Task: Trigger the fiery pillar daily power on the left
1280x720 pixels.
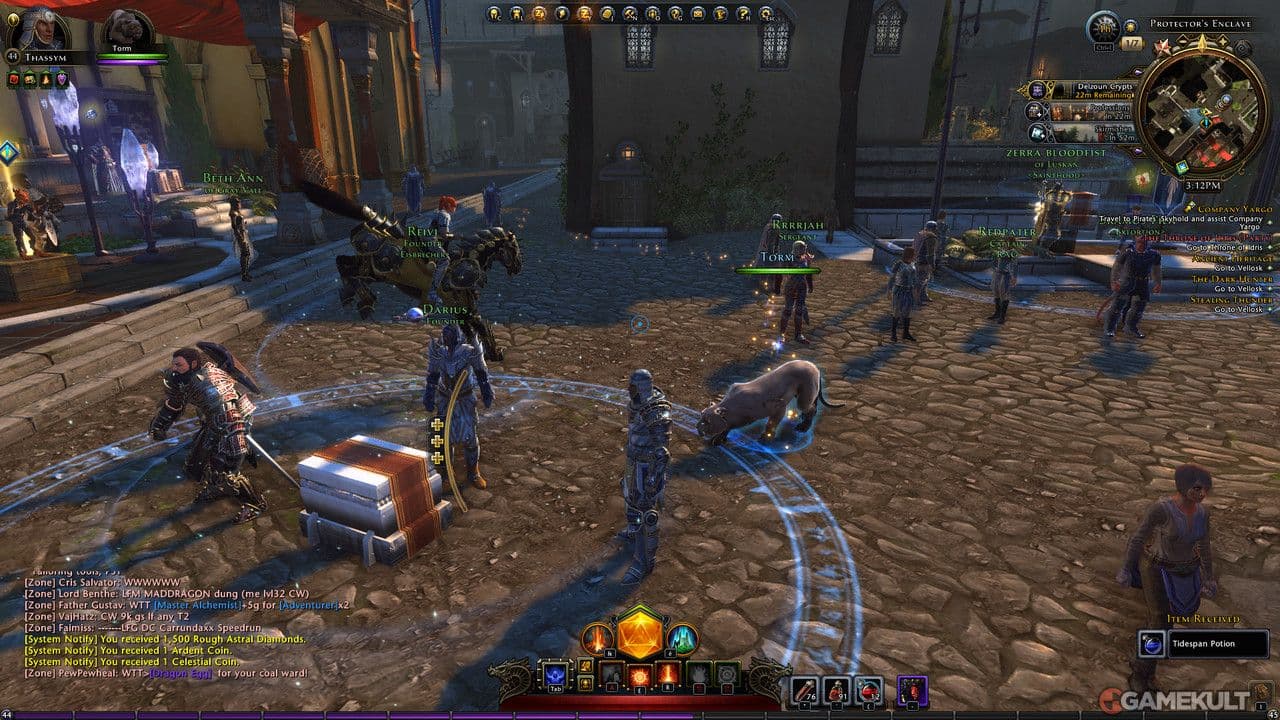Action: [597, 637]
